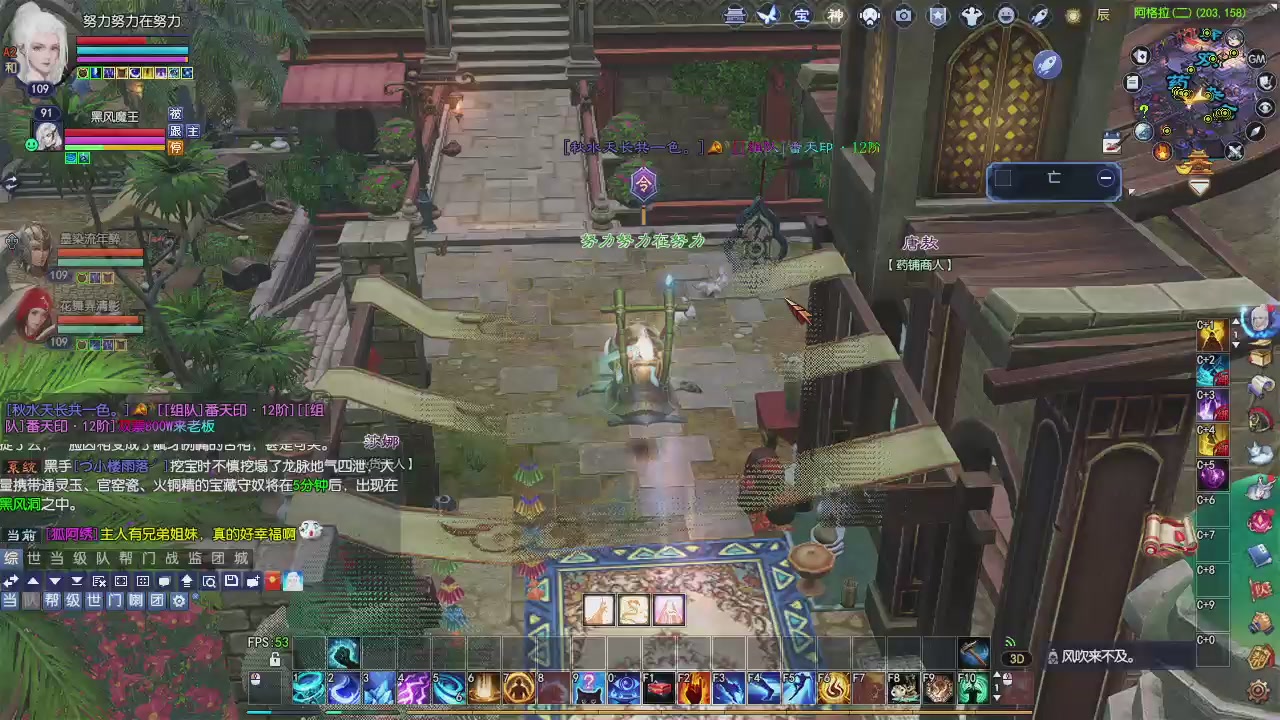
Task: Collapse the 亡 panel with its minus button
Action: click(1106, 177)
